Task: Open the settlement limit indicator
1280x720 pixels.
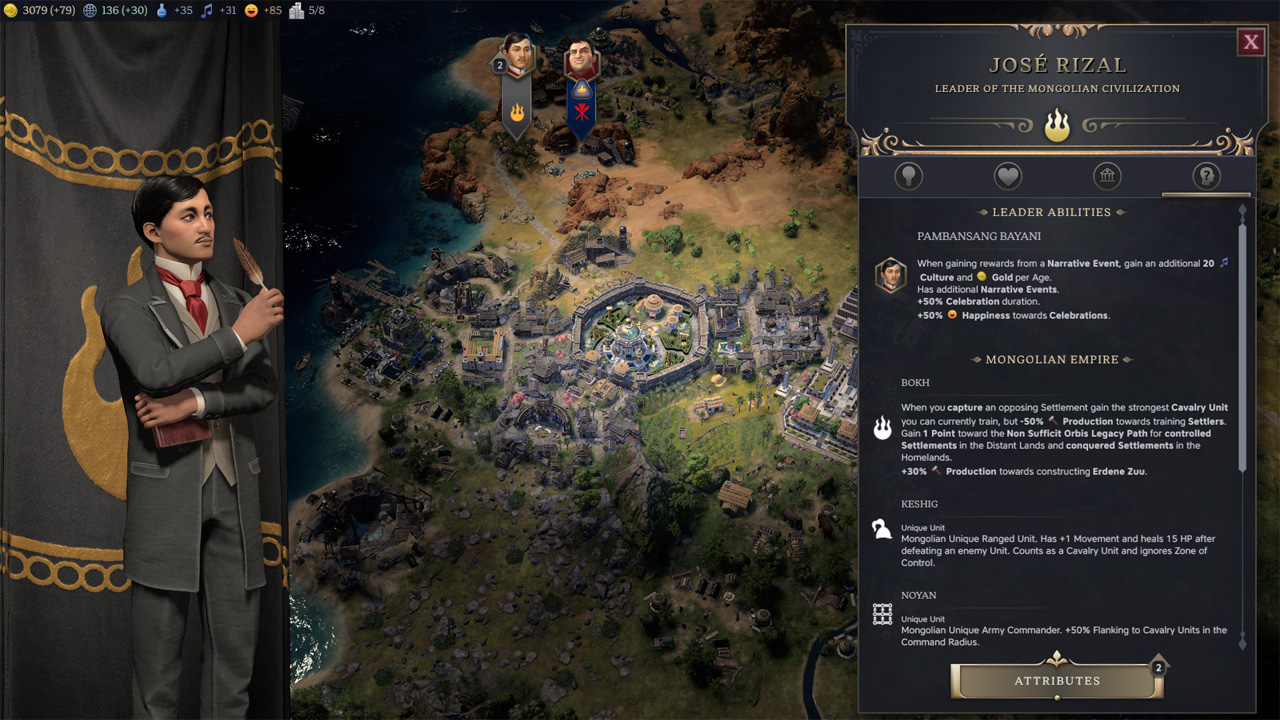Action: pos(308,11)
